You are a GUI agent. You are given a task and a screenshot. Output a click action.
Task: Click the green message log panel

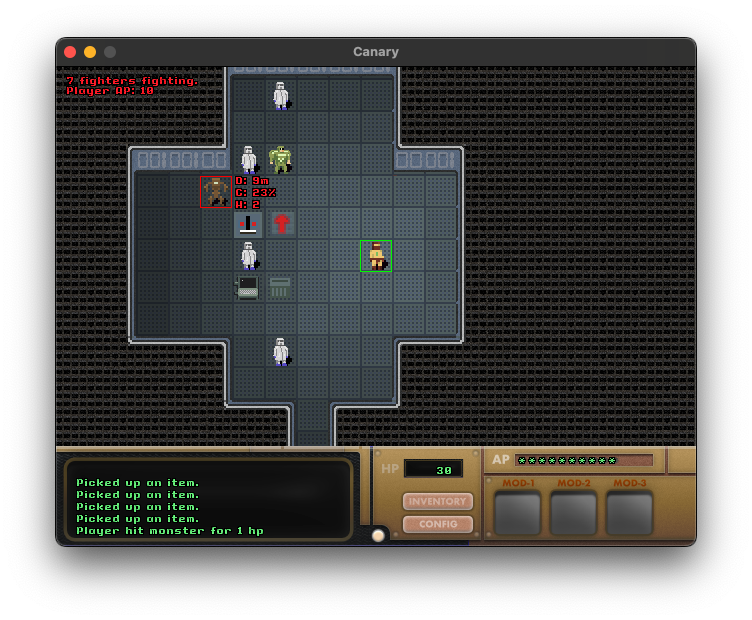208,500
